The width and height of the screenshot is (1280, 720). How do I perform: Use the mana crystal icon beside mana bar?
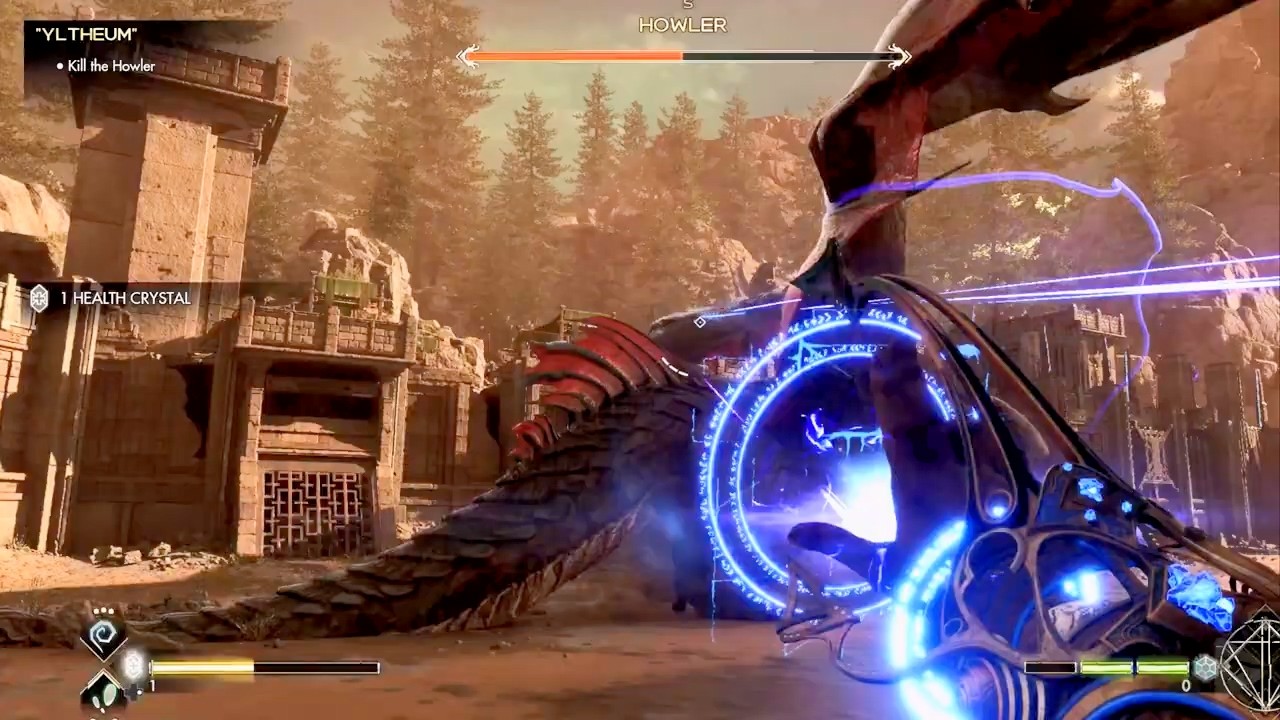click(x=1205, y=668)
